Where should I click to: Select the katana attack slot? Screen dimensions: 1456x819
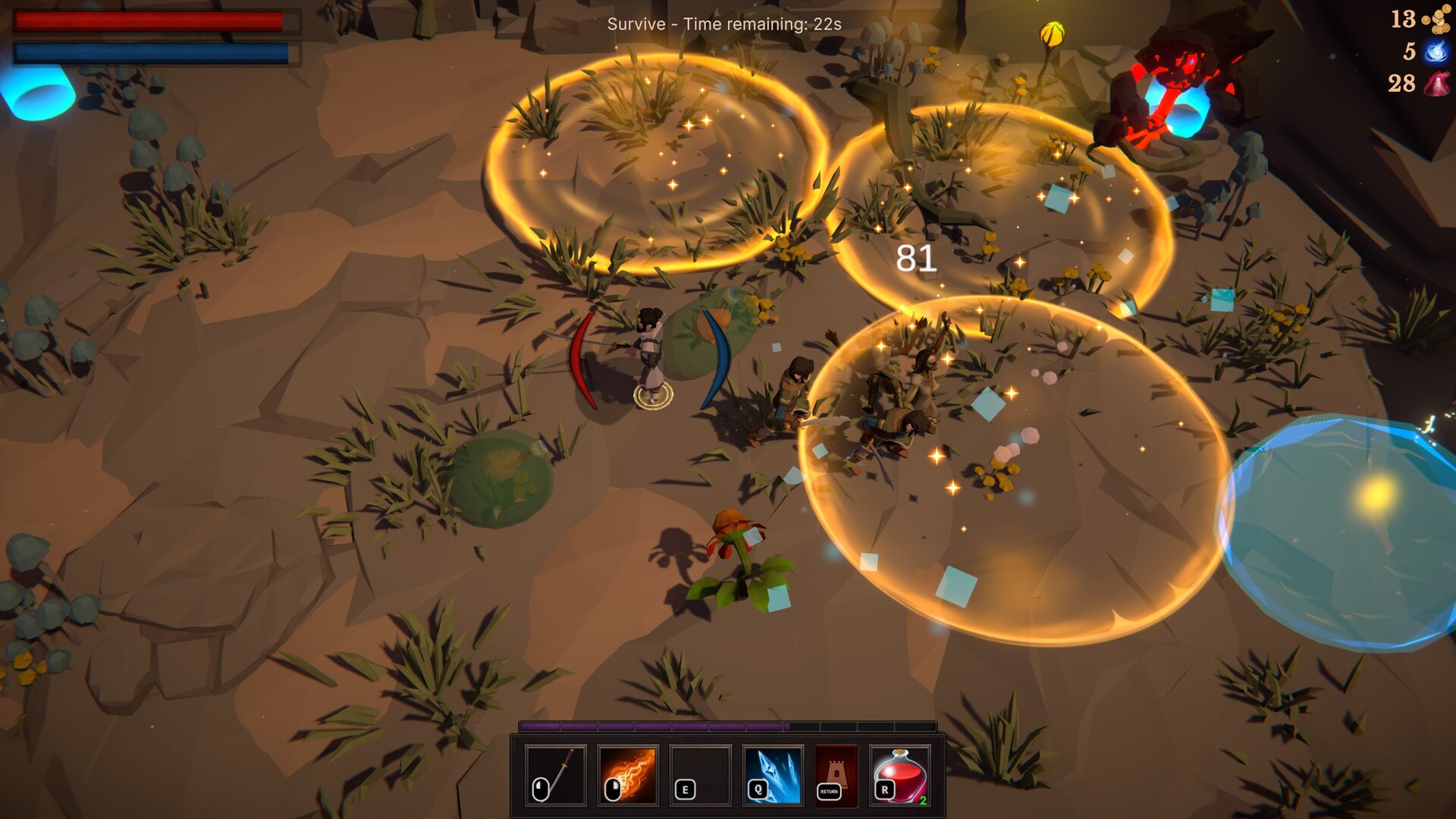(x=556, y=774)
